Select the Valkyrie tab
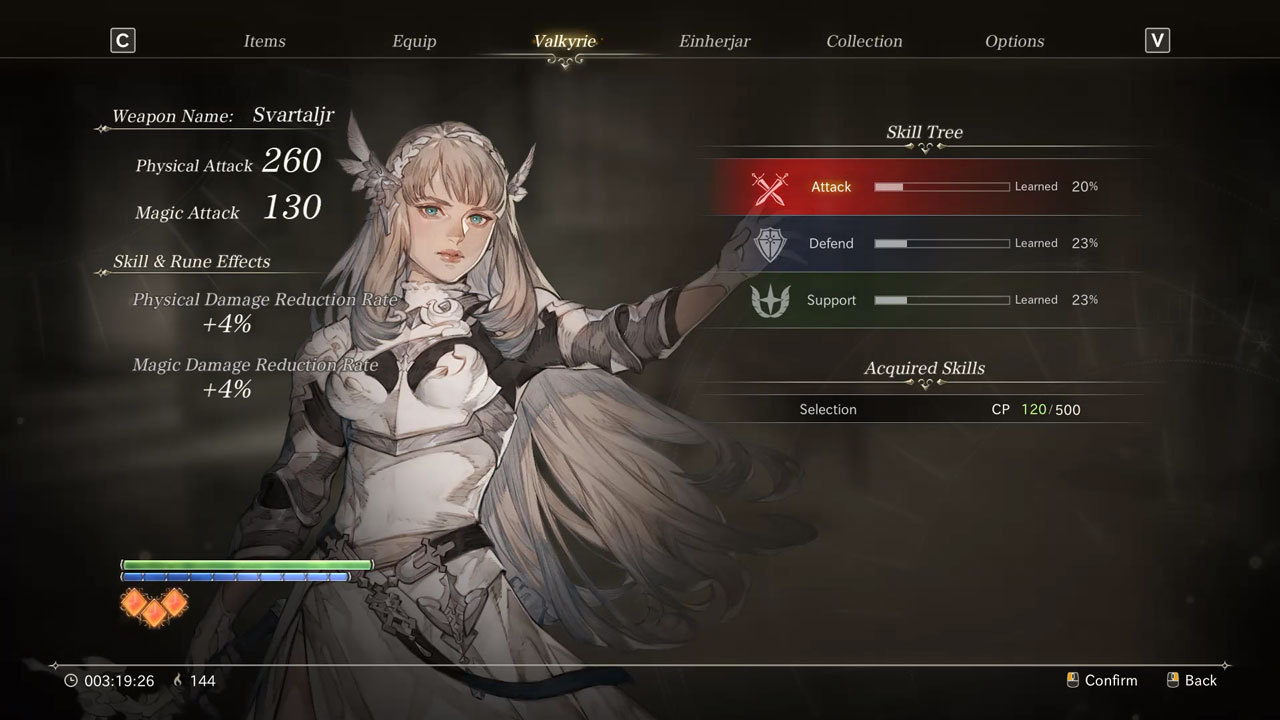Image resolution: width=1280 pixels, height=720 pixels. click(565, 41)
